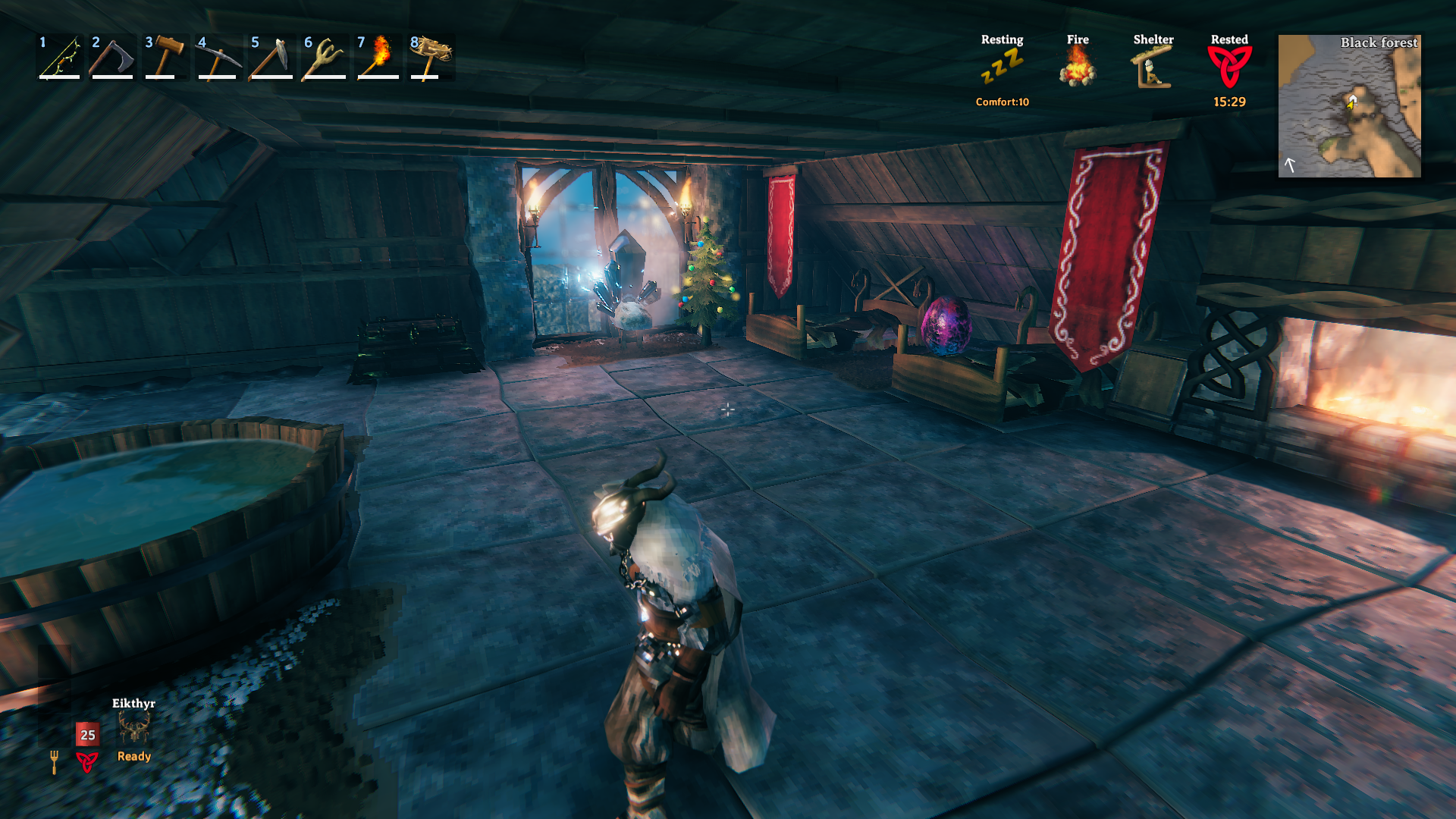Screen dimensions: 1456x819
Task: Click the Rested buff icon
Action: pyautogui.click(x=1229, y=67)
